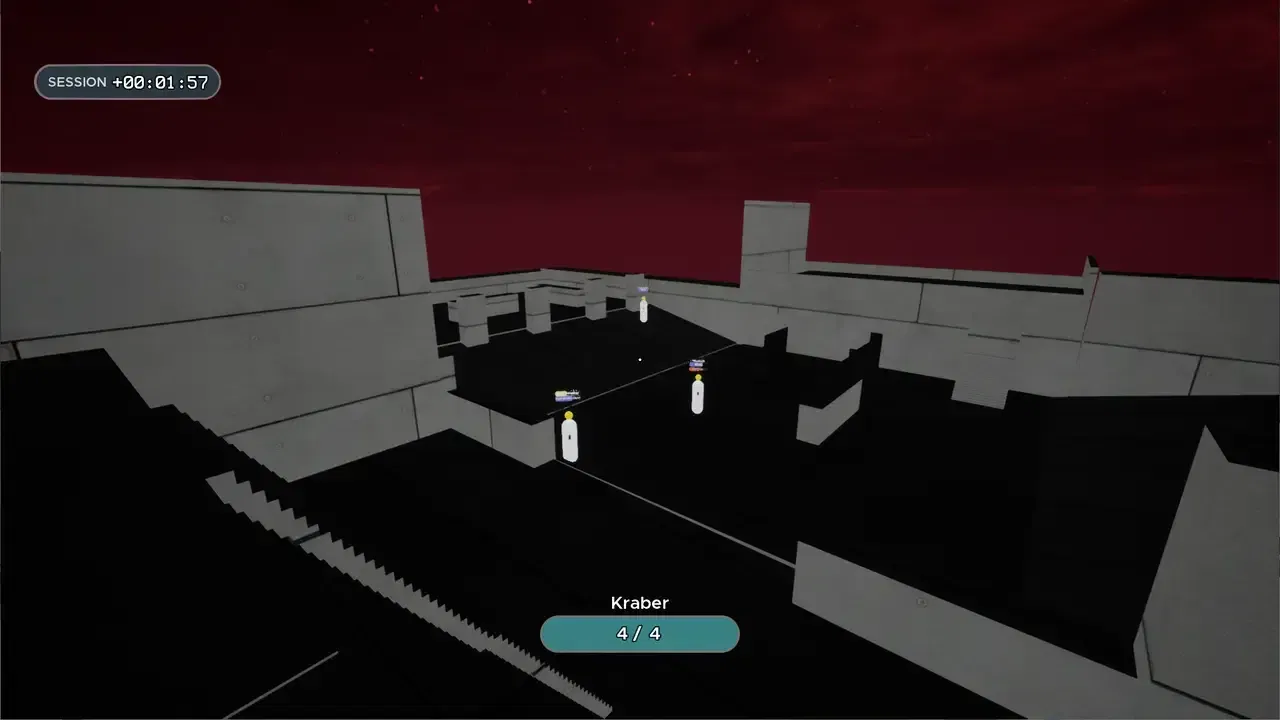Click the purple nametag above the far capsule
This screenshot has height=720, width=1280.
(641, 288)
